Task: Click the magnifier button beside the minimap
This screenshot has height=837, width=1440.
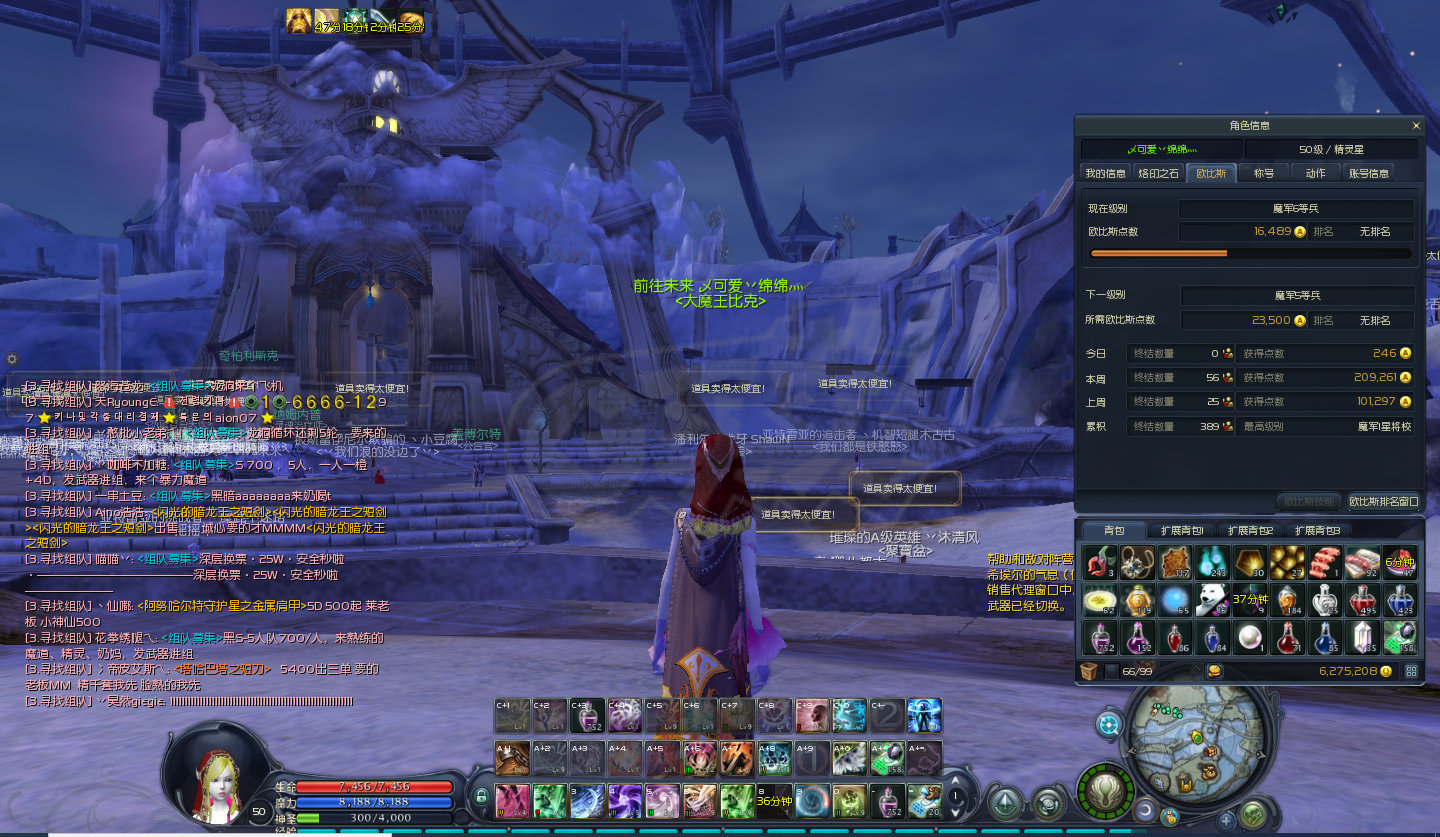Action: click(x=1109, y=723)
